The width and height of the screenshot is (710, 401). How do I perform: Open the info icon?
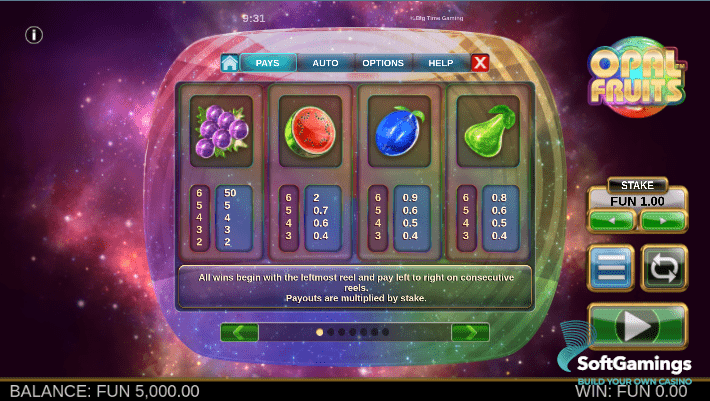tap(34, 35)
